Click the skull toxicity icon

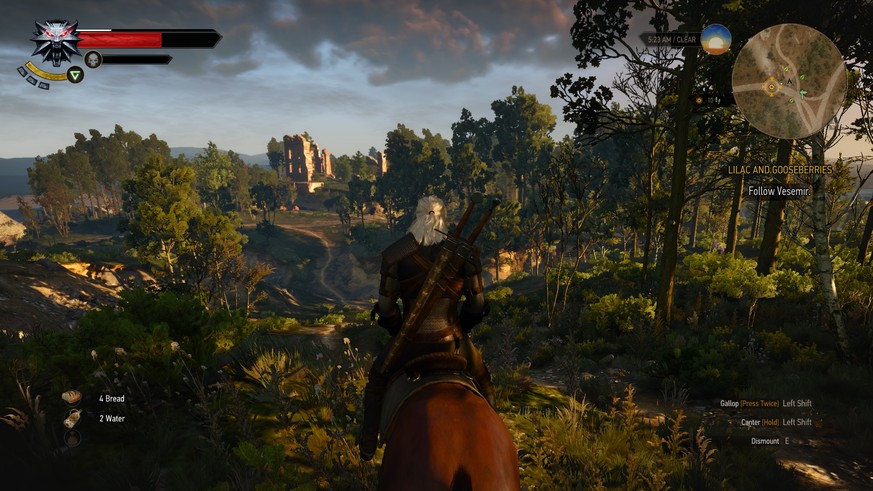(x=93, y=60)
